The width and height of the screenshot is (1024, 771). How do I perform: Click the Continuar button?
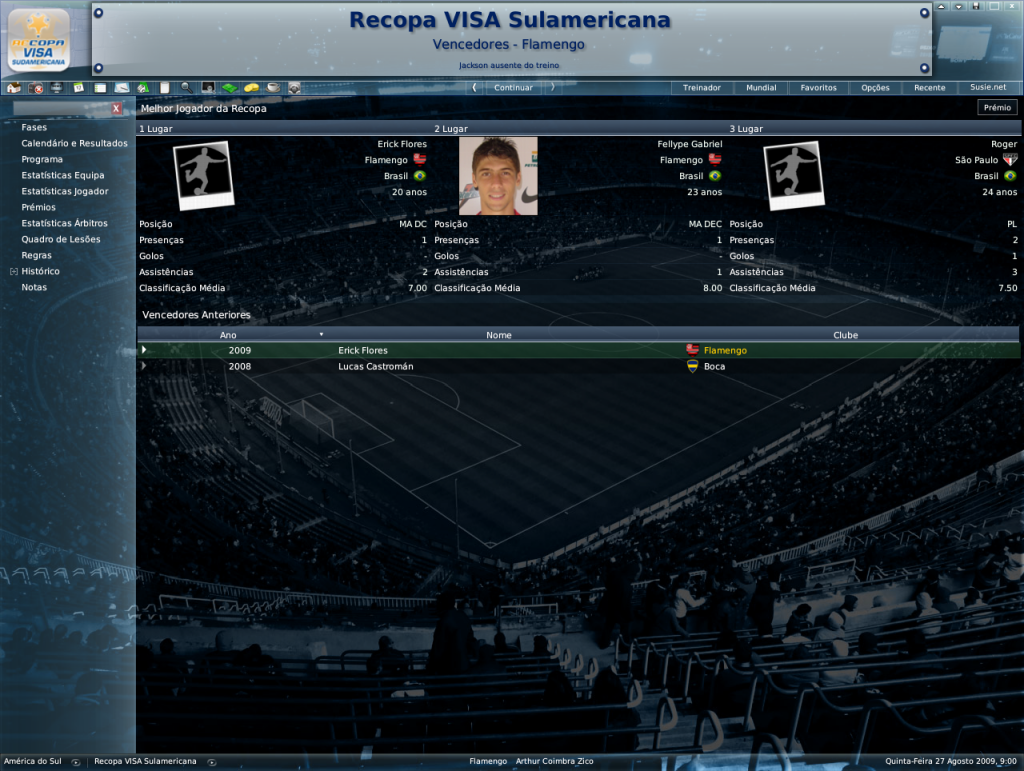coord(513,88)
